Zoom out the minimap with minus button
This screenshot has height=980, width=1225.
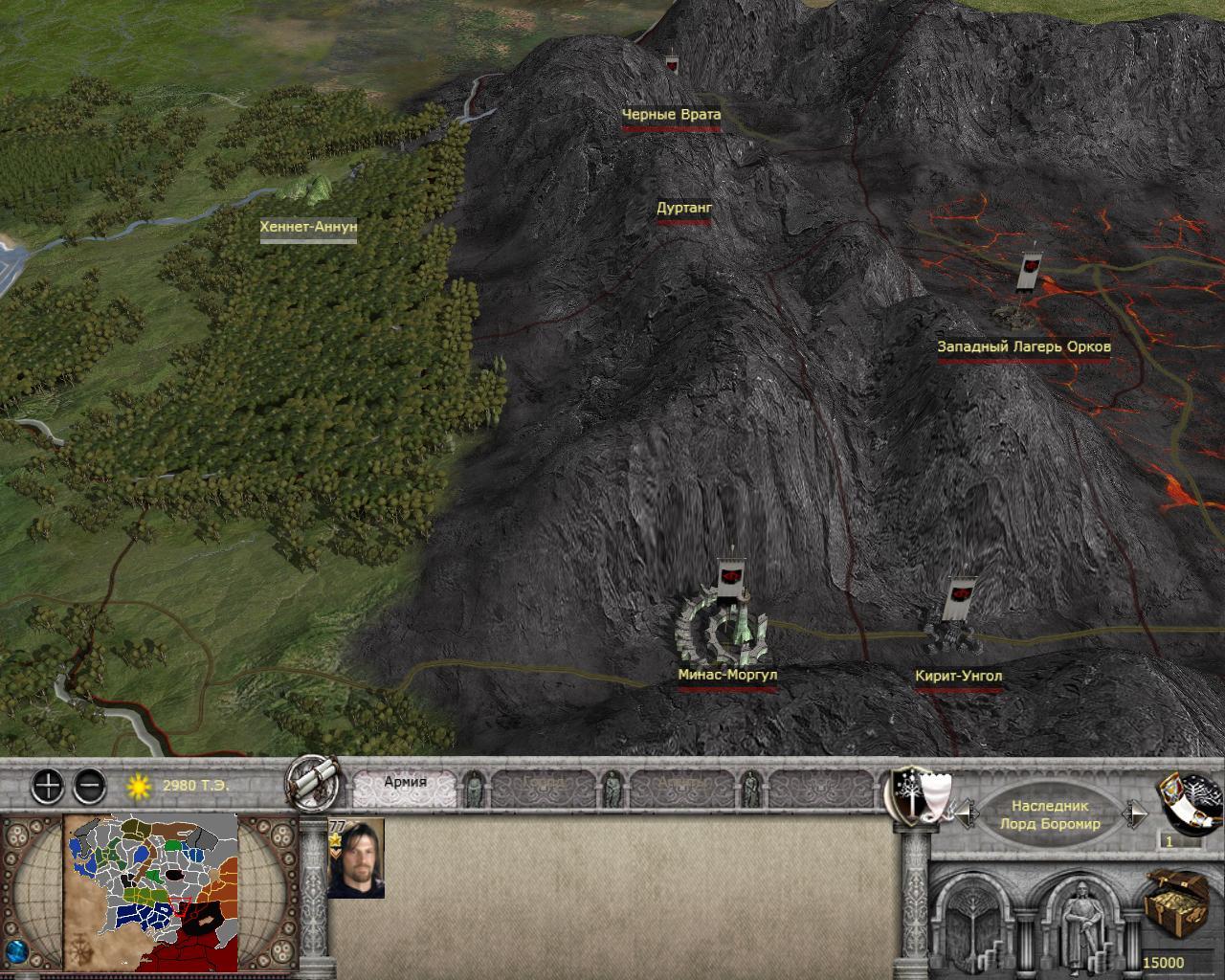point(89,787)
